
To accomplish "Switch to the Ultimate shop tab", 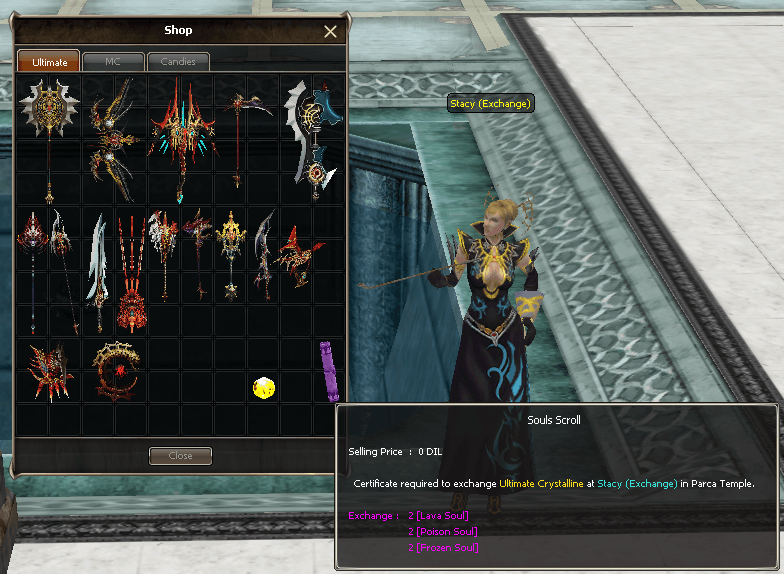I will tap(49, 62).
